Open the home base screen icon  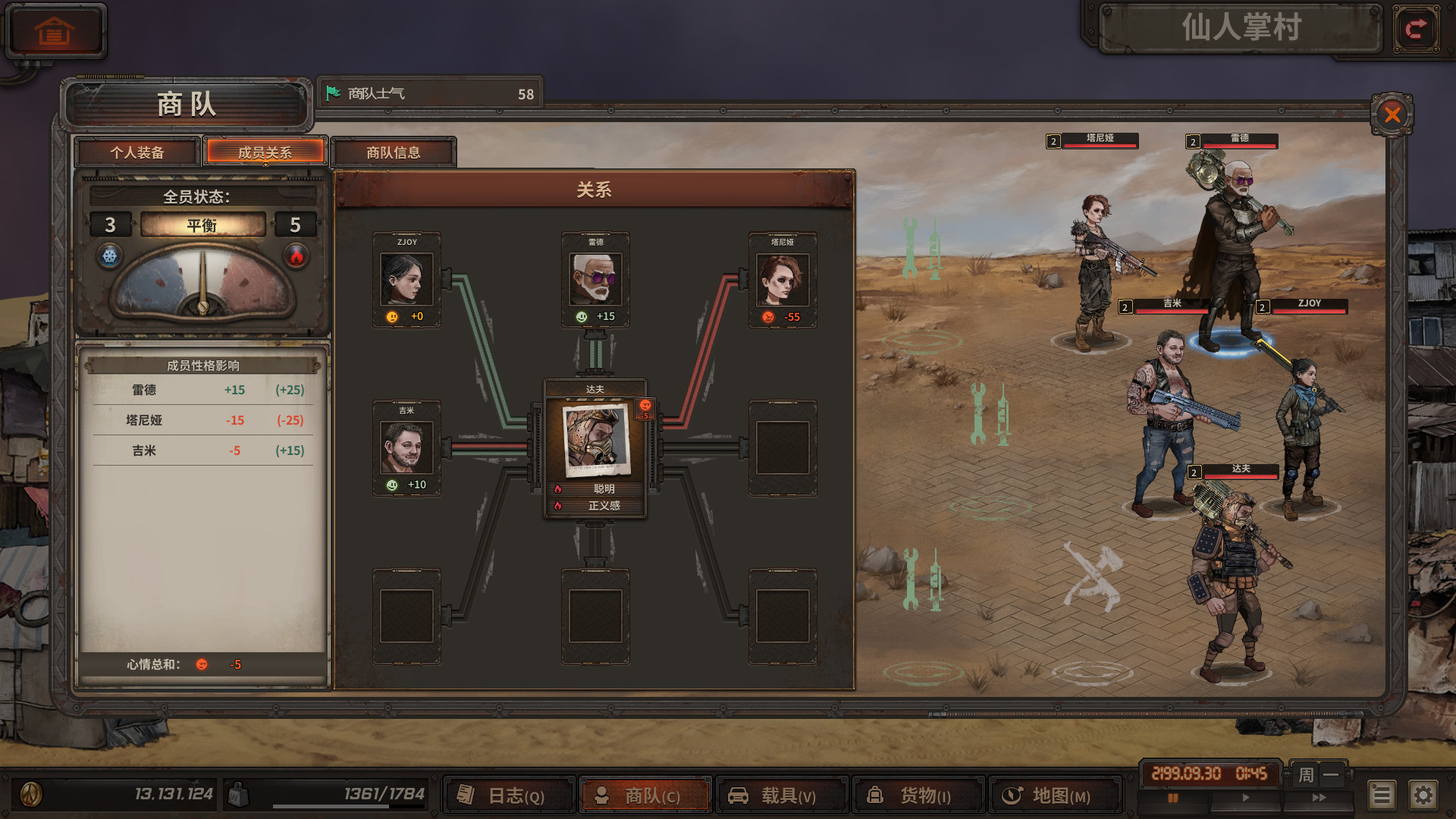(x=55, y=29)
